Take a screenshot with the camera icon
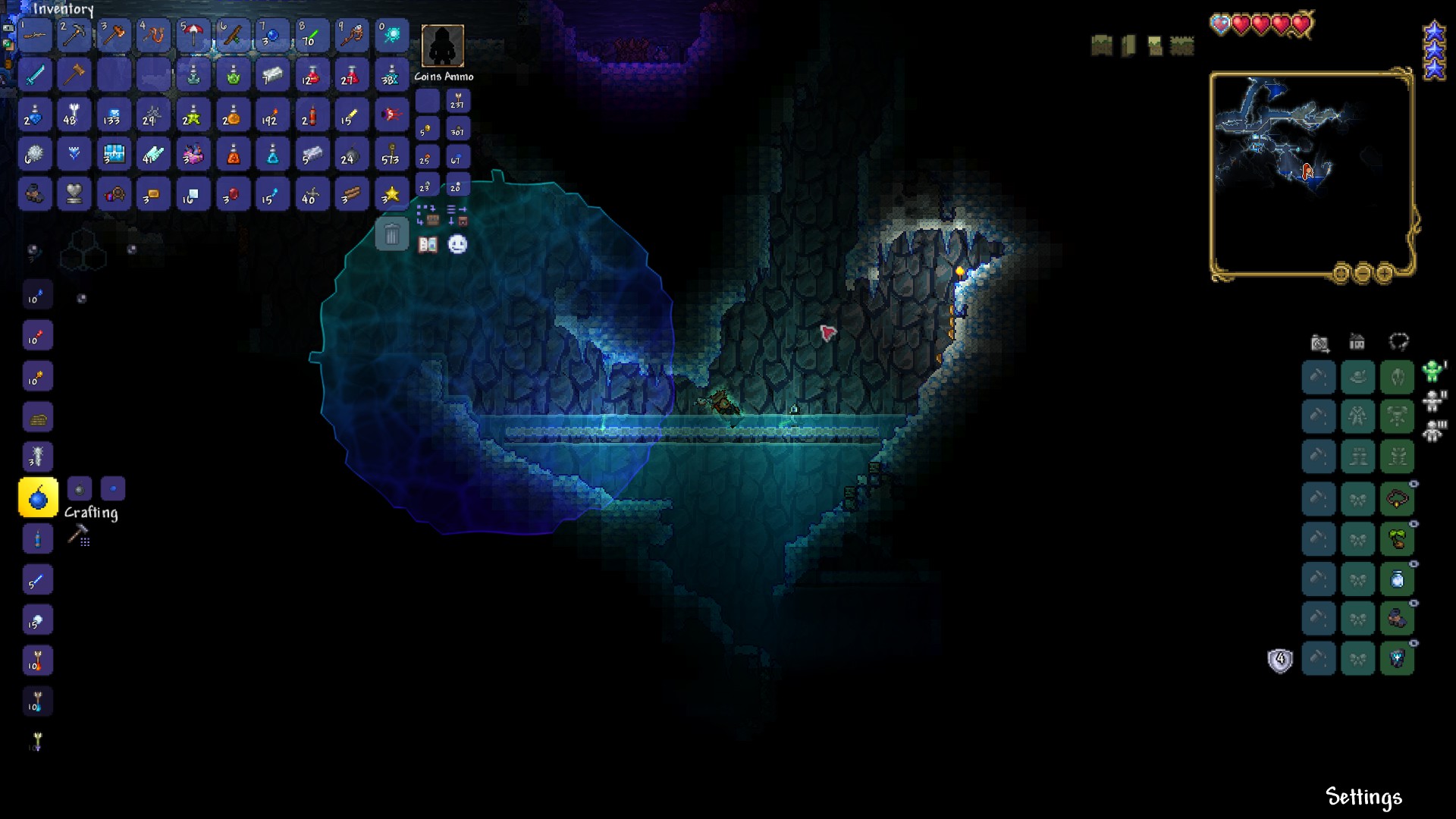Viewport: 1456px width, 819px height. (x=1320, y=341)
